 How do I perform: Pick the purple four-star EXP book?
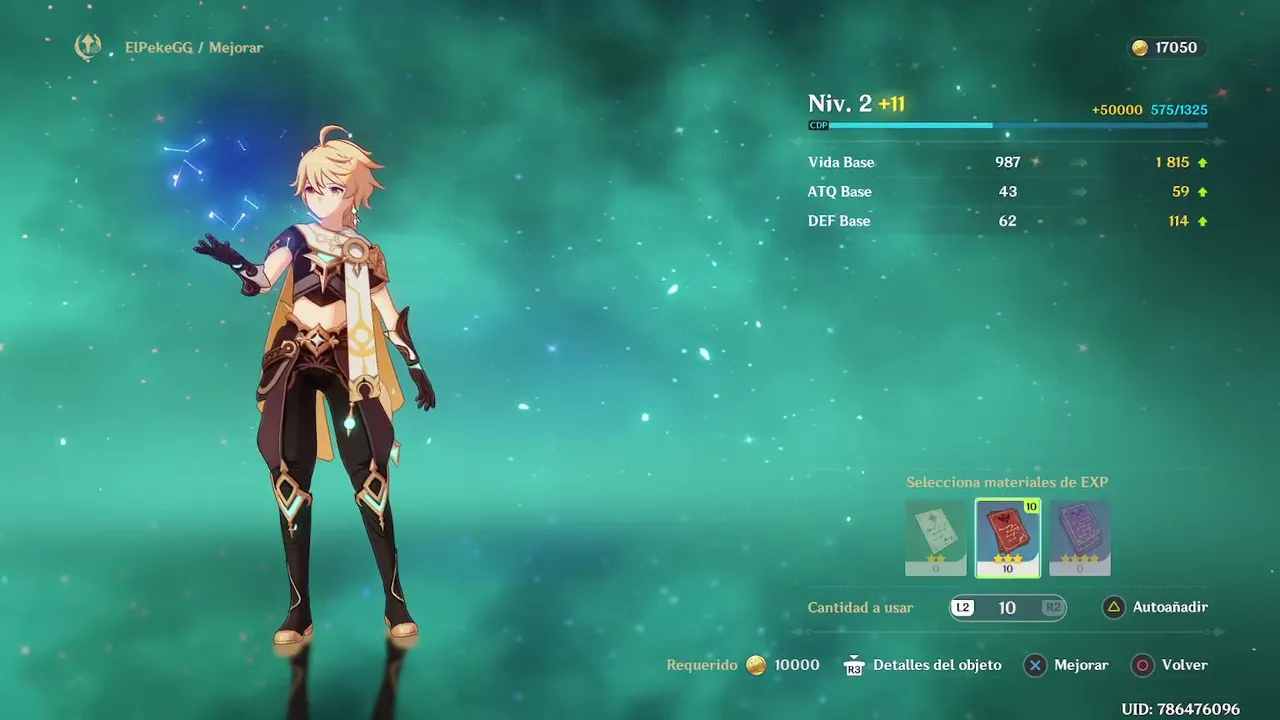1080,538
